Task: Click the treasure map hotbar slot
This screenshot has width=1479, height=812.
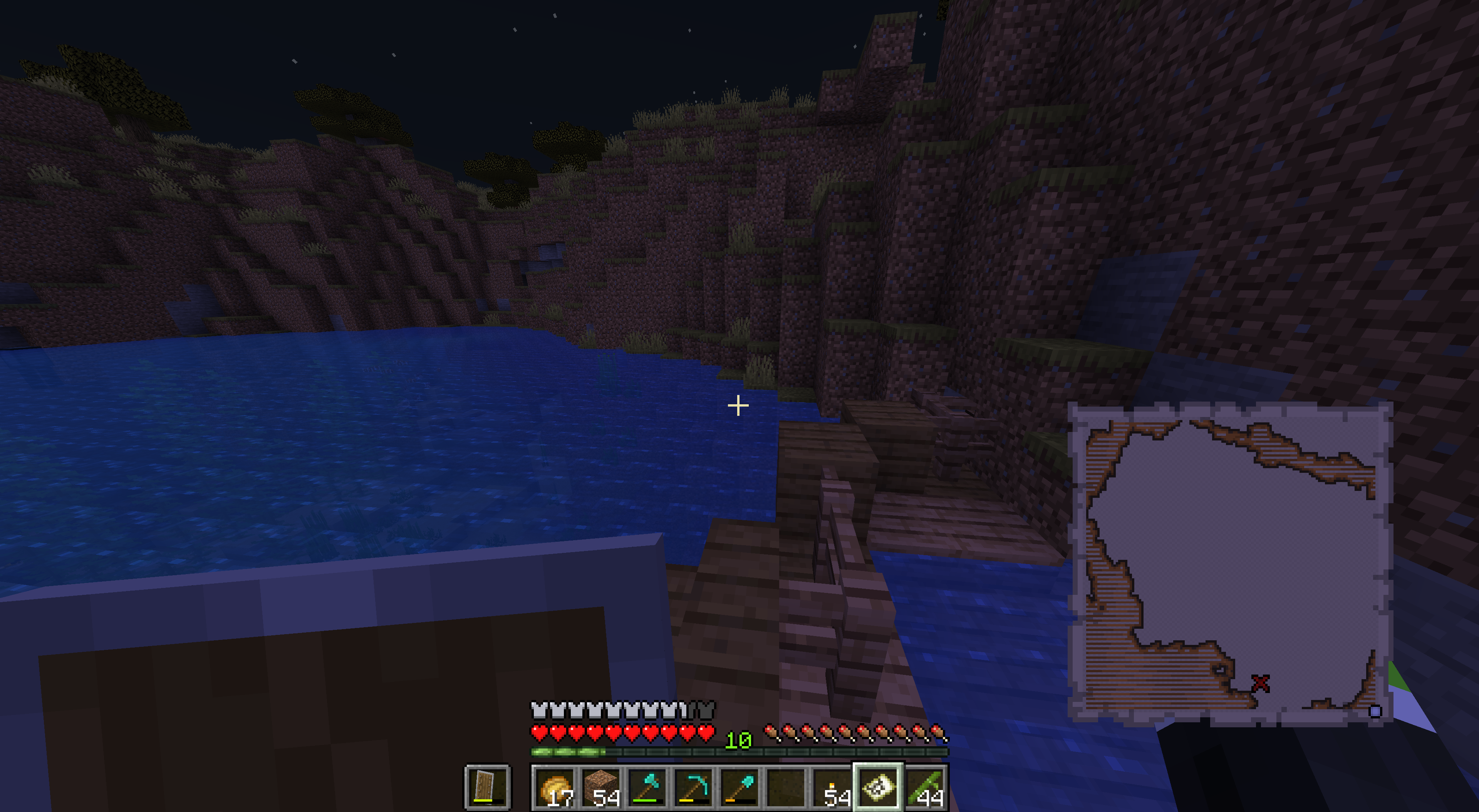Action: tap(879, 787)
